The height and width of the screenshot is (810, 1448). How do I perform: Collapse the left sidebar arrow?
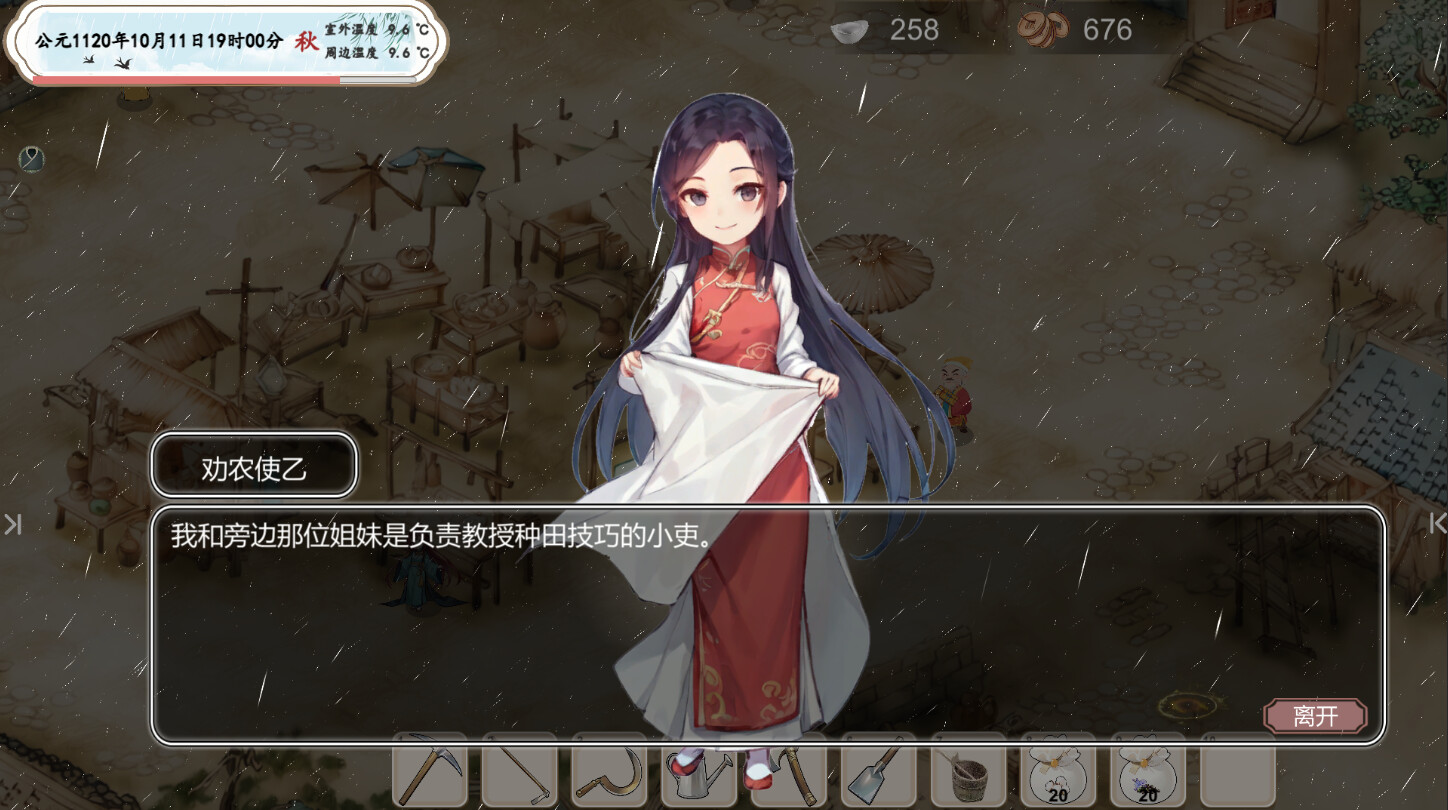pyautogui.click(x=12, y=524)
